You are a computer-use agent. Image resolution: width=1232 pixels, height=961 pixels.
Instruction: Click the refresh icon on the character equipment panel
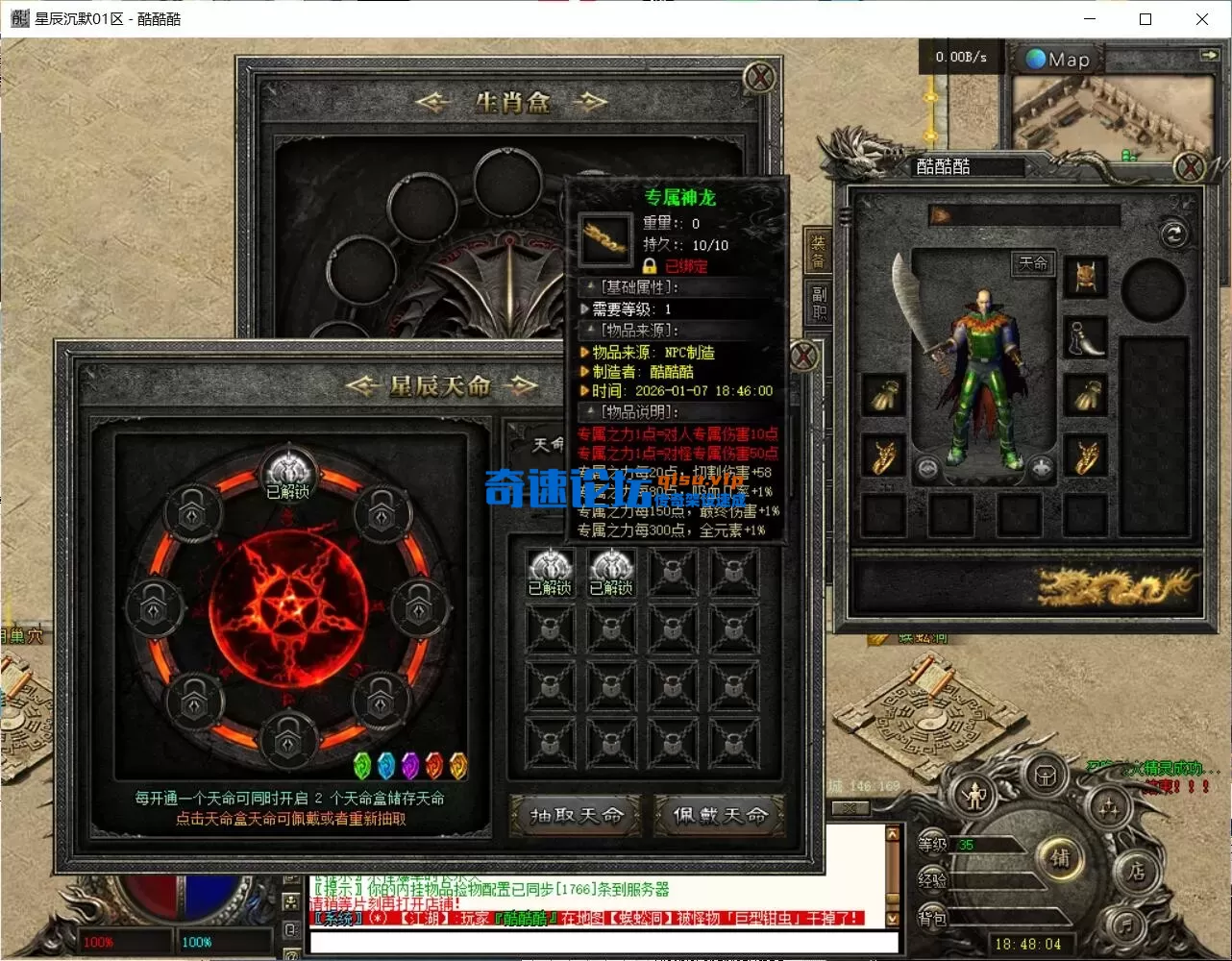1173,234
